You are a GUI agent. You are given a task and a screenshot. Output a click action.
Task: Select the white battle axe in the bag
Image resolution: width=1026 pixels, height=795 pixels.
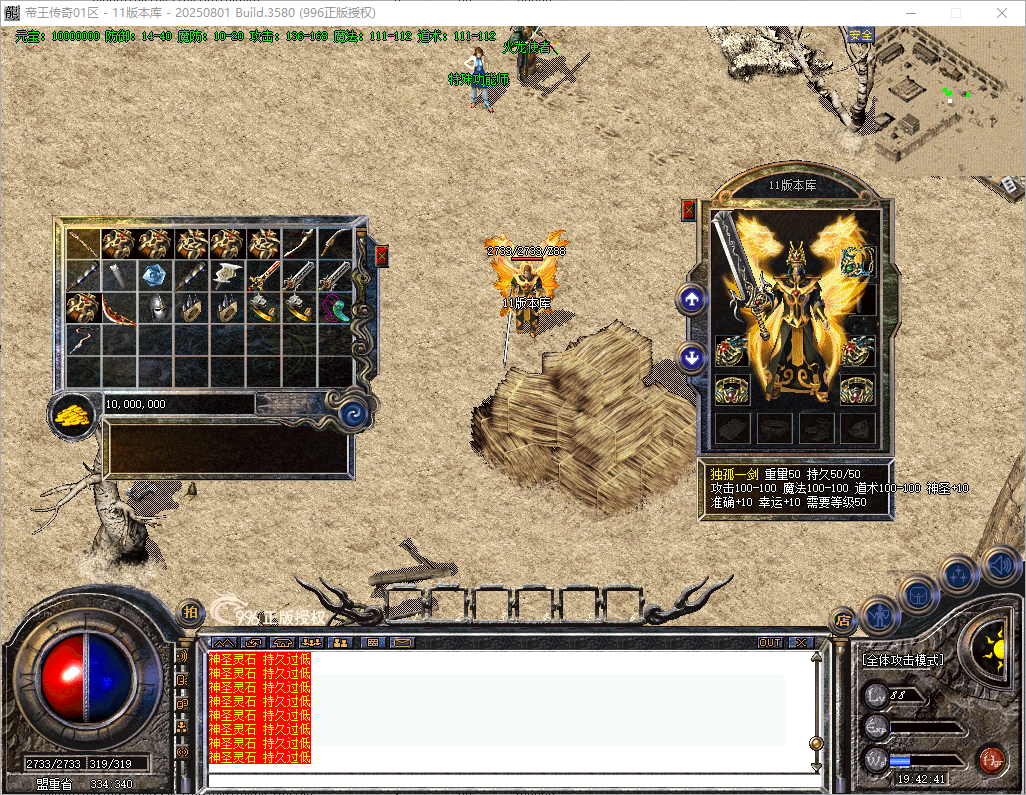coord(227,275)
